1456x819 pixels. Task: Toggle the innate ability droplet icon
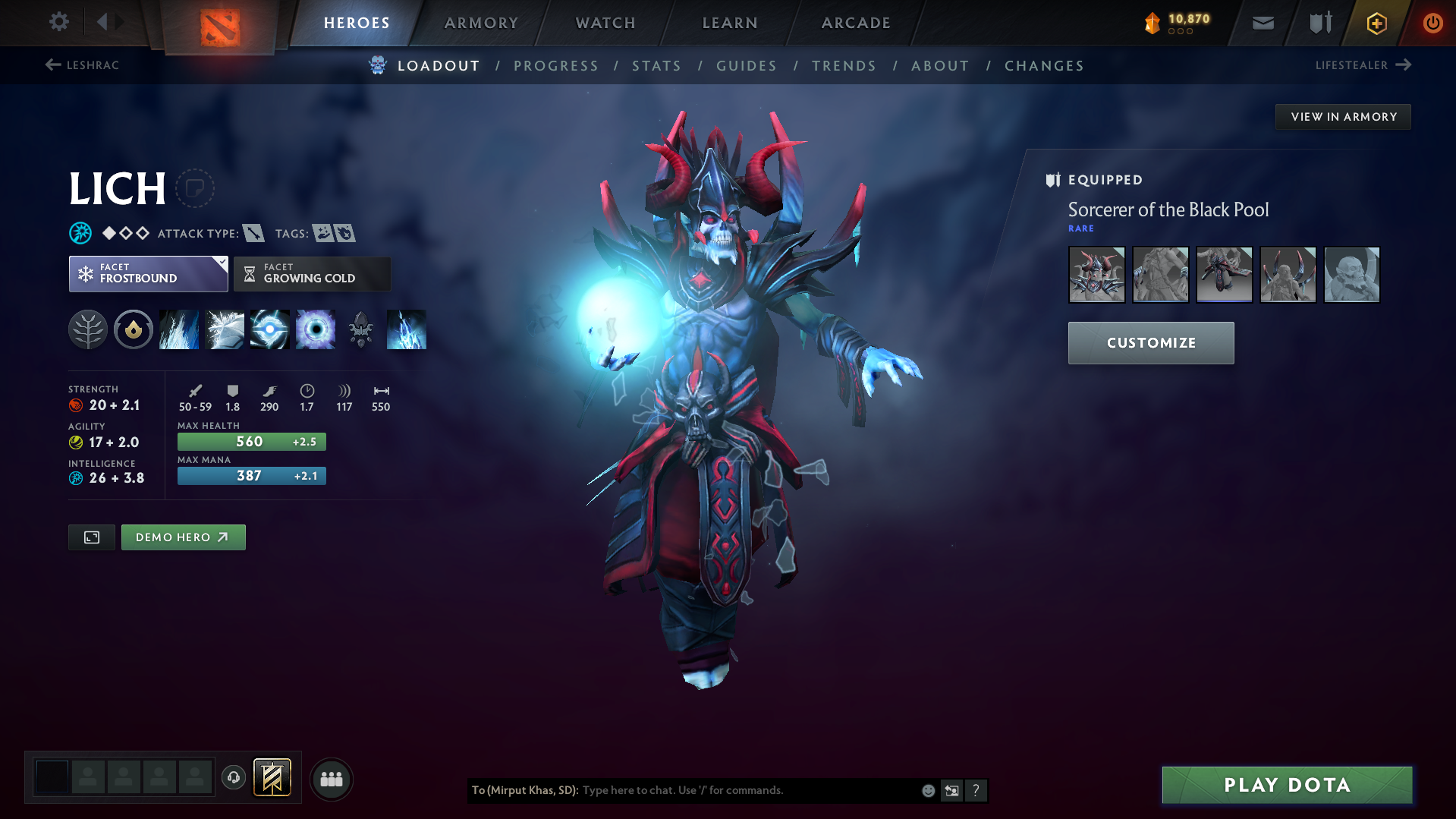click(134, 329)
